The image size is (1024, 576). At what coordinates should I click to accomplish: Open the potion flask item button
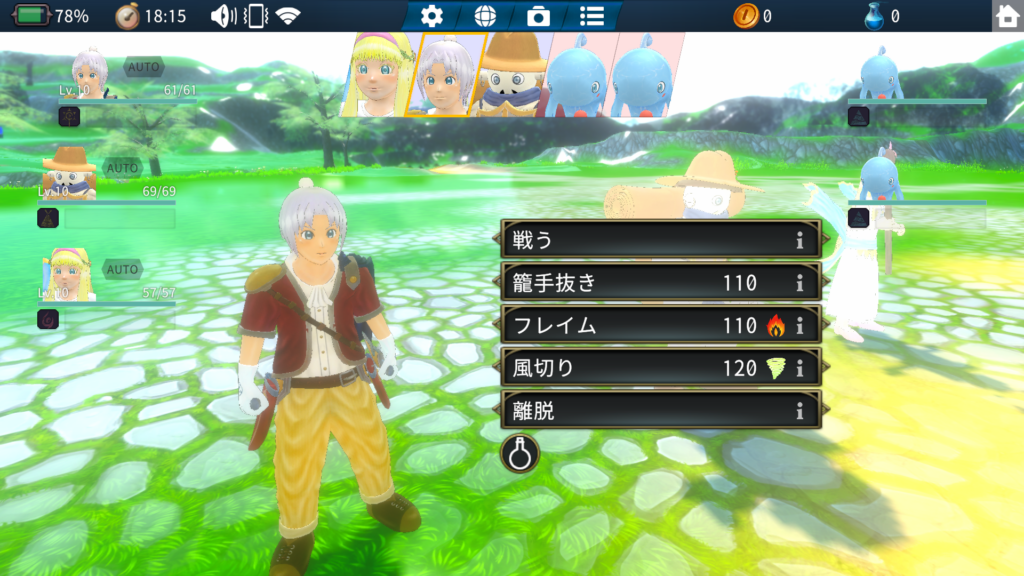pyautogui.click(x=520, y=453)
